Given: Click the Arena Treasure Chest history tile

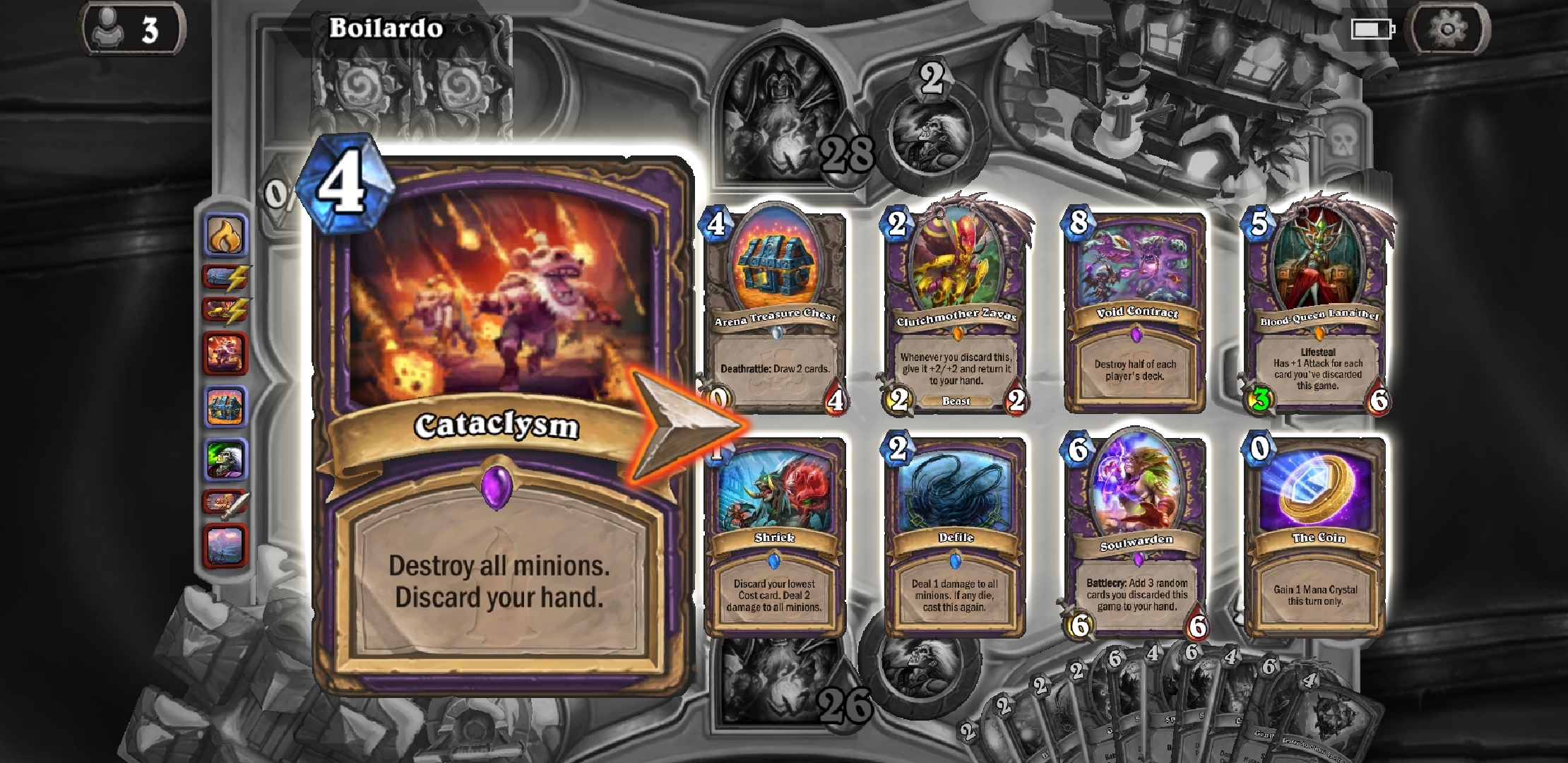Looking at the screenshot, I should pos(226,406).
